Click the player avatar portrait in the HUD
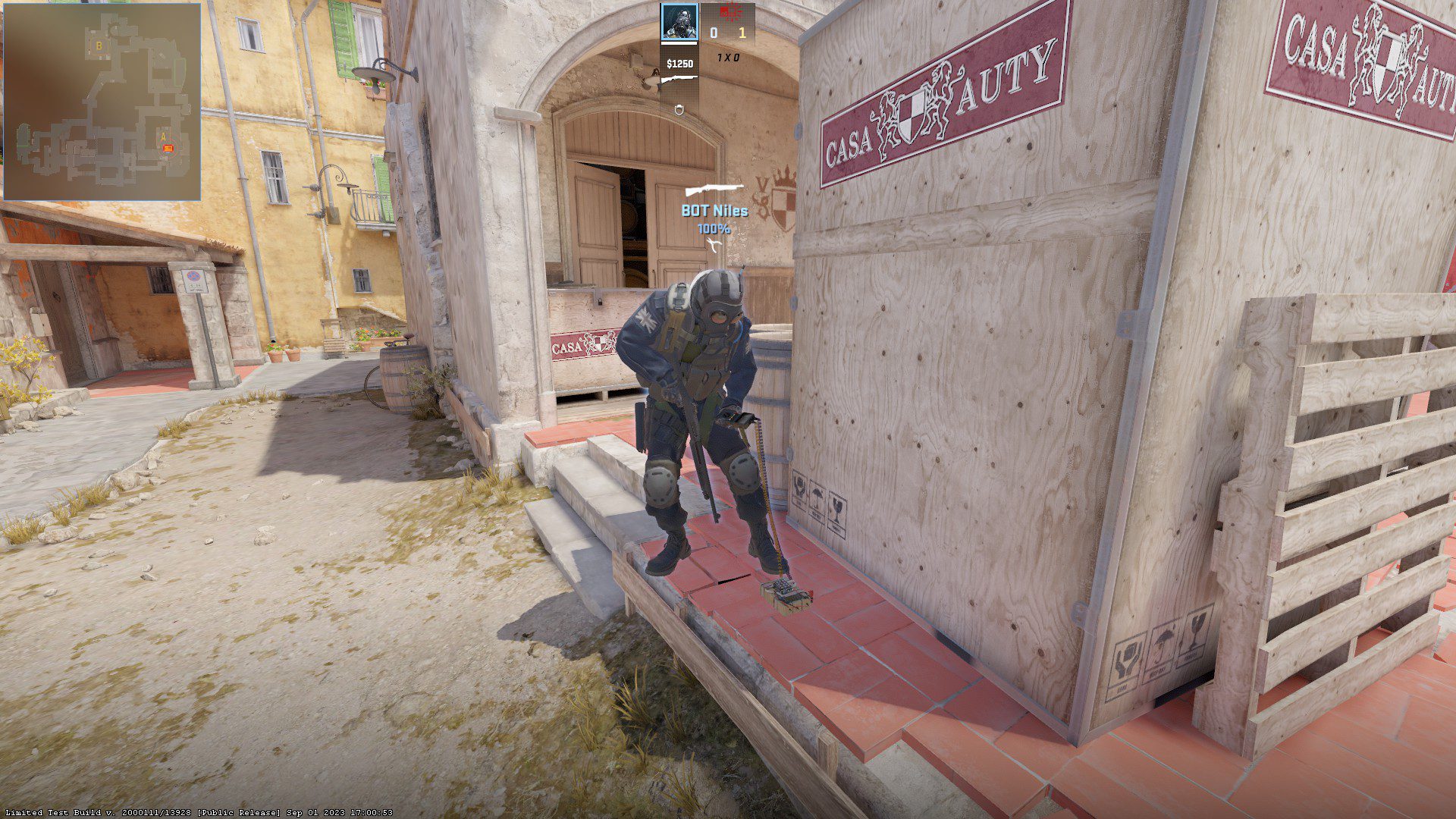 [680, 23]
